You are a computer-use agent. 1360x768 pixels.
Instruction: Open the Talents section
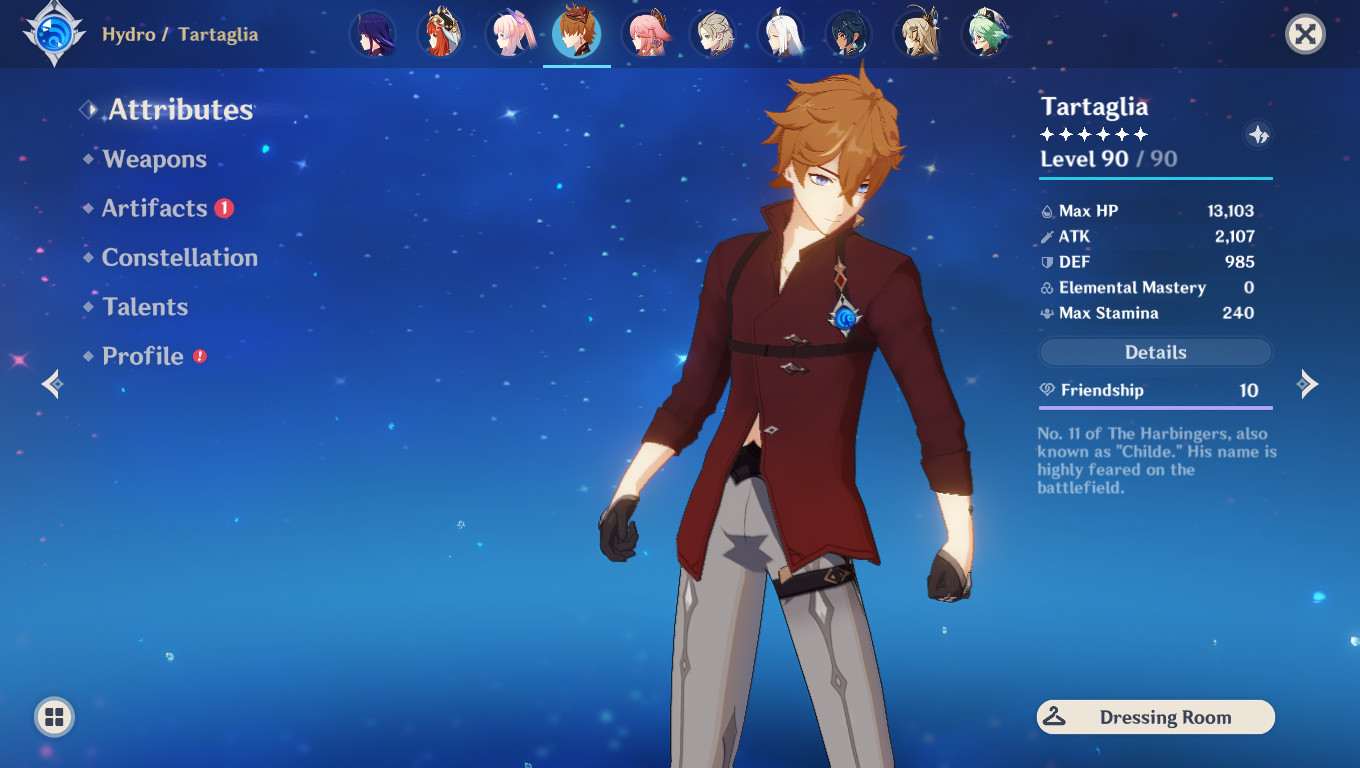[x=145, y=306]
